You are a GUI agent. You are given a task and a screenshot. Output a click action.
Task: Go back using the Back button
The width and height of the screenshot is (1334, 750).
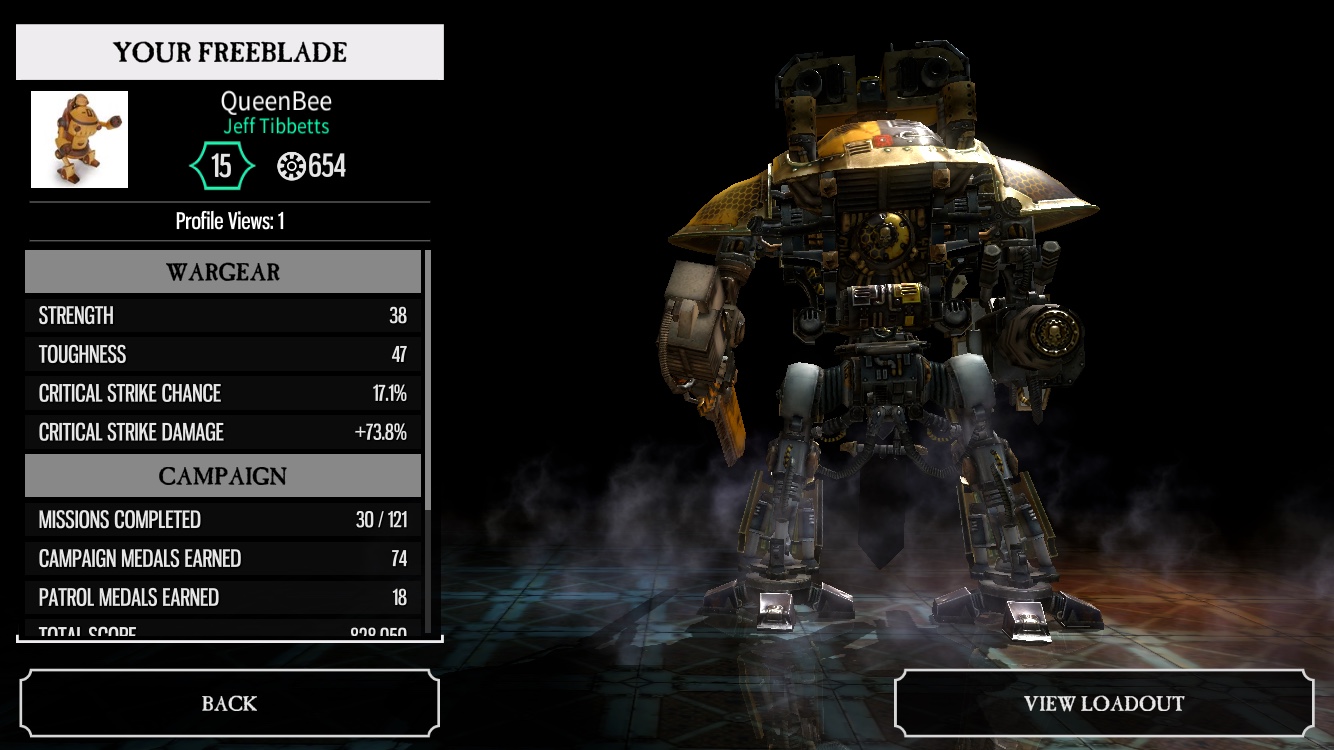(229, 703)
